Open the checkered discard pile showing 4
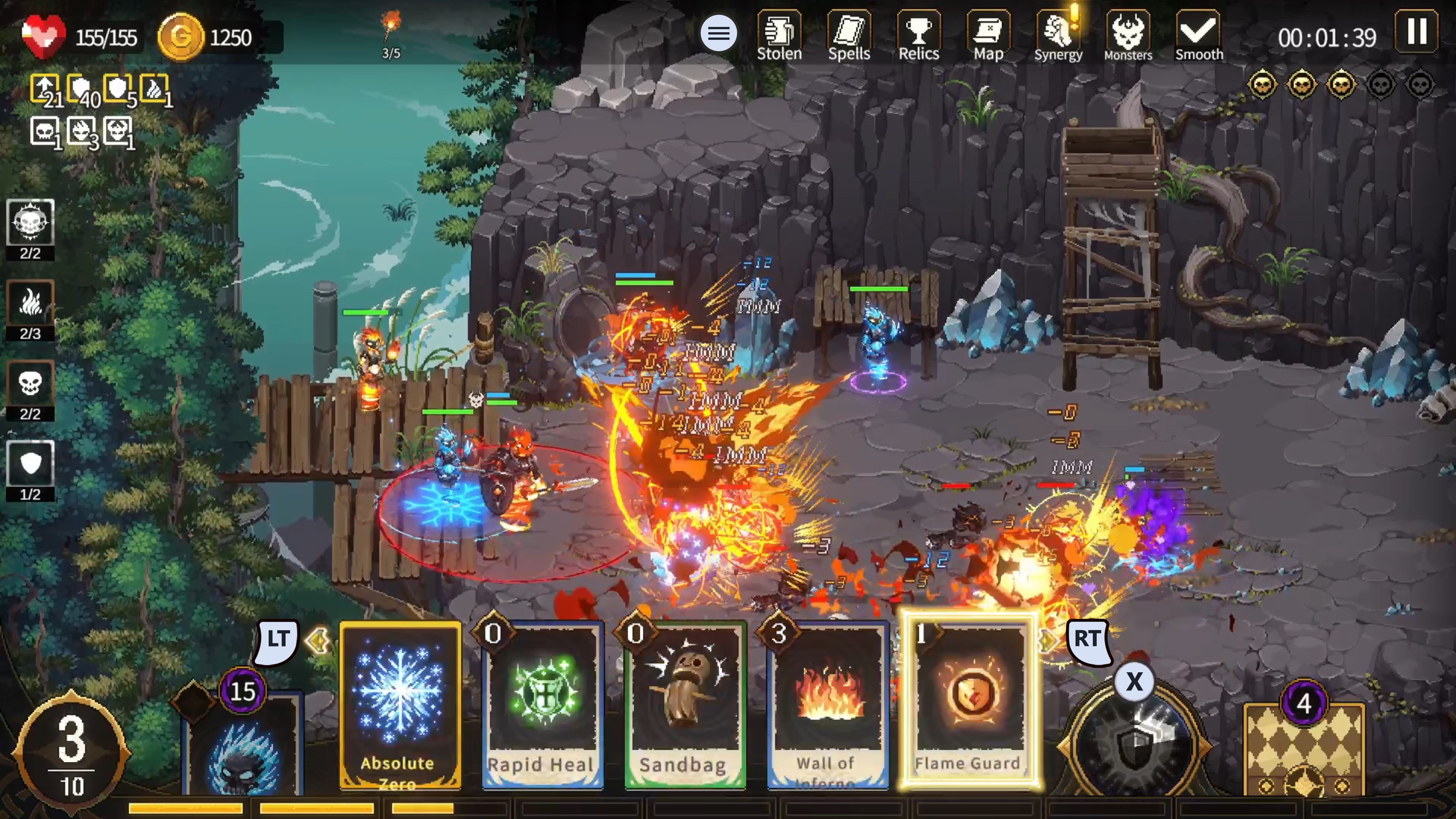Viewport: 1456px width, 819px height. [1304, 749]
